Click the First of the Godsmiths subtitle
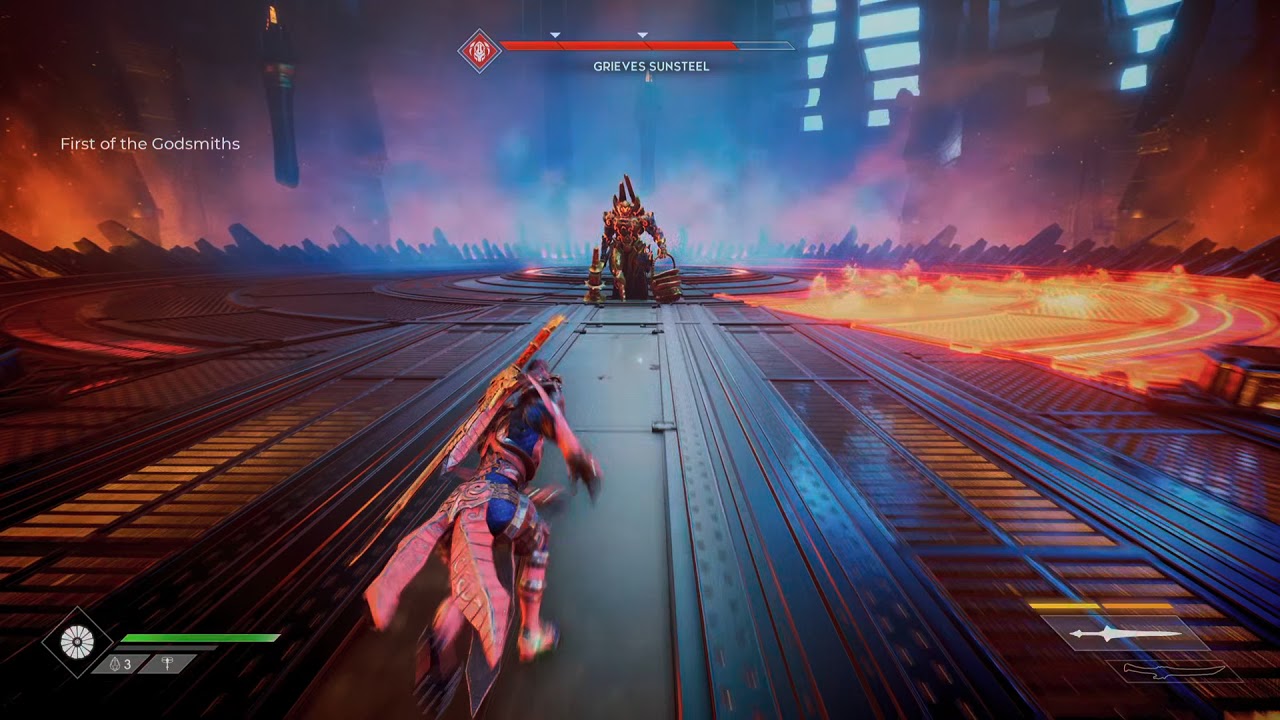This screenshot has height=720, width=1280. point(152,144)
